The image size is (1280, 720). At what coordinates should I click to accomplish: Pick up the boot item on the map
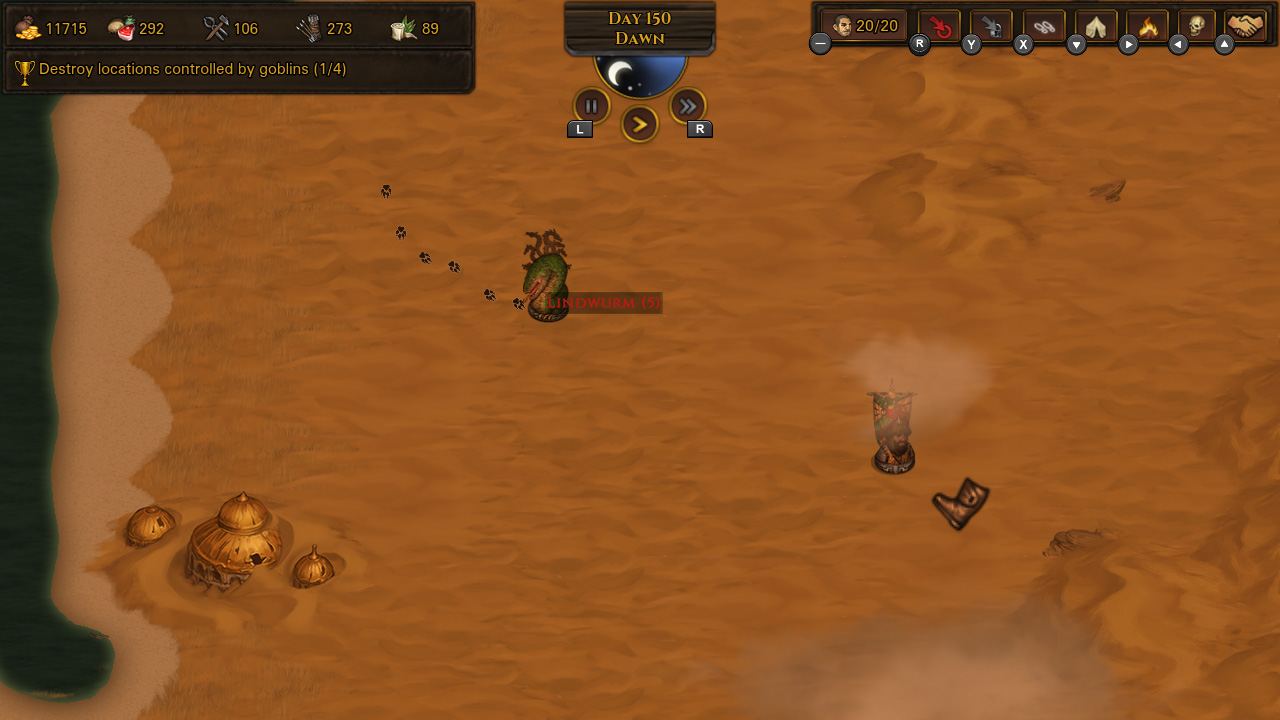click(x=958, y=502)
